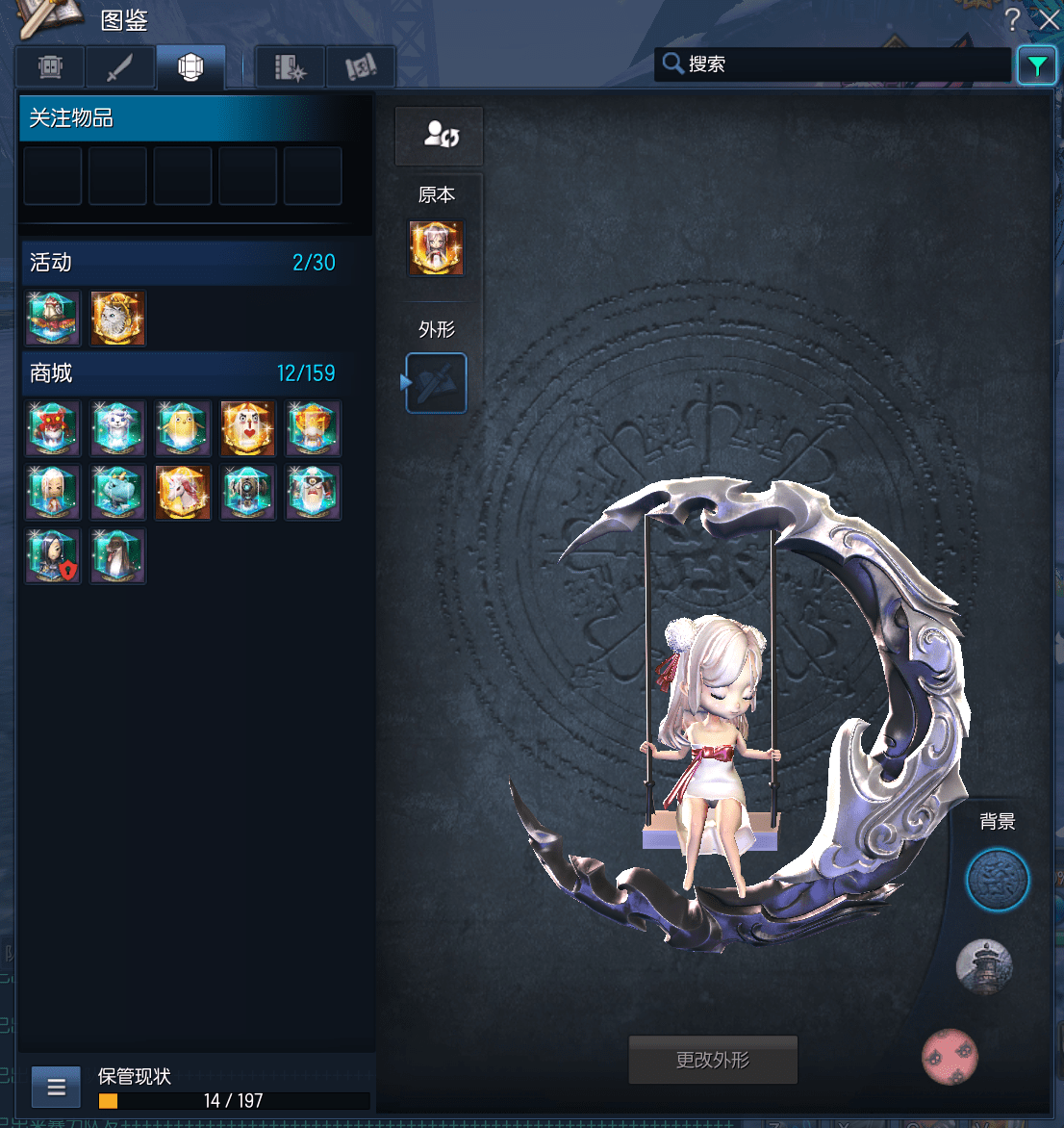Open the question mark help button
The height and width of the screenshot is (1128, 1064).
(1012, 19)
